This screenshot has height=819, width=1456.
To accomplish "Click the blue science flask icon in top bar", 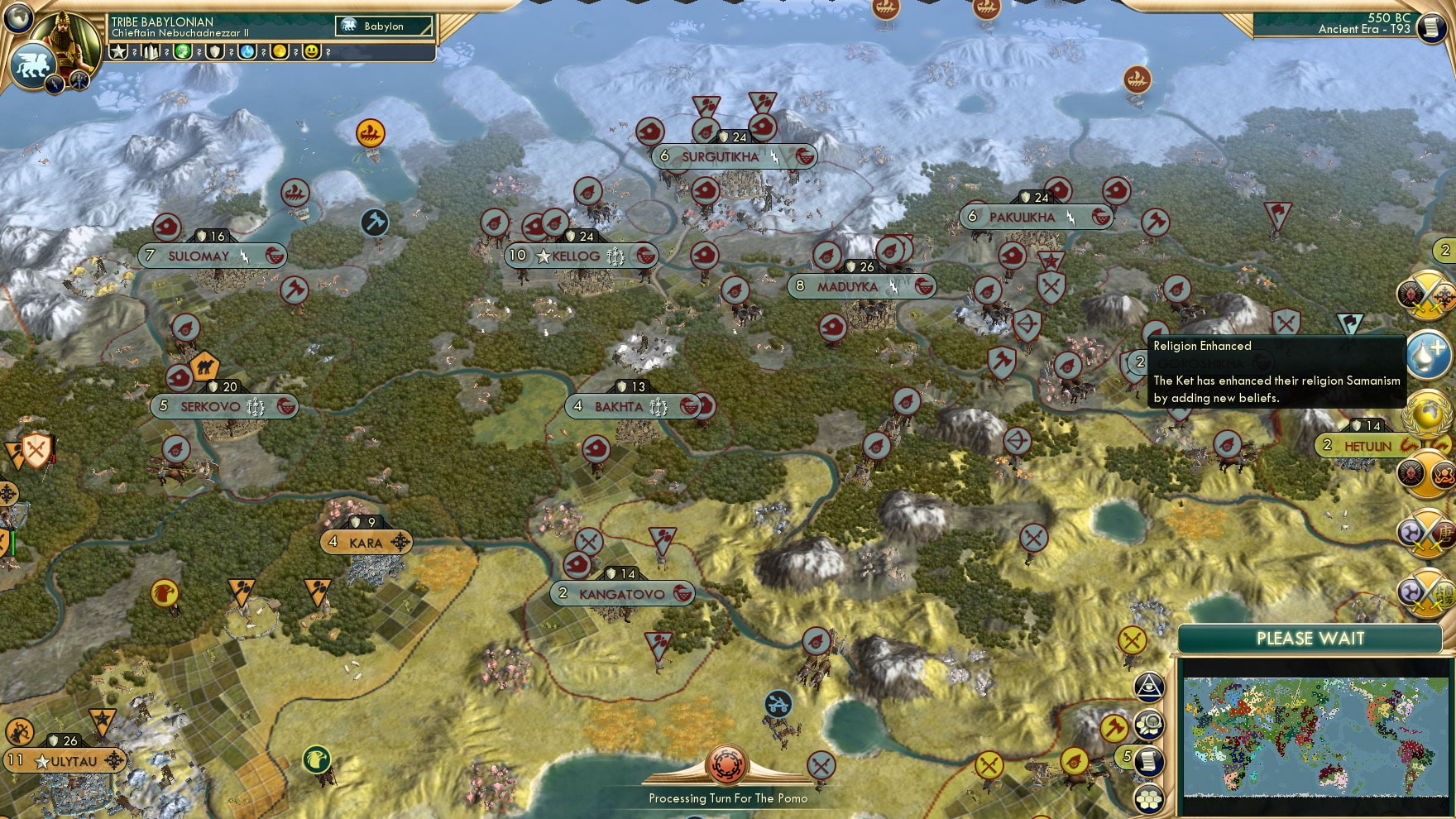I will click(x=246, y=51).
